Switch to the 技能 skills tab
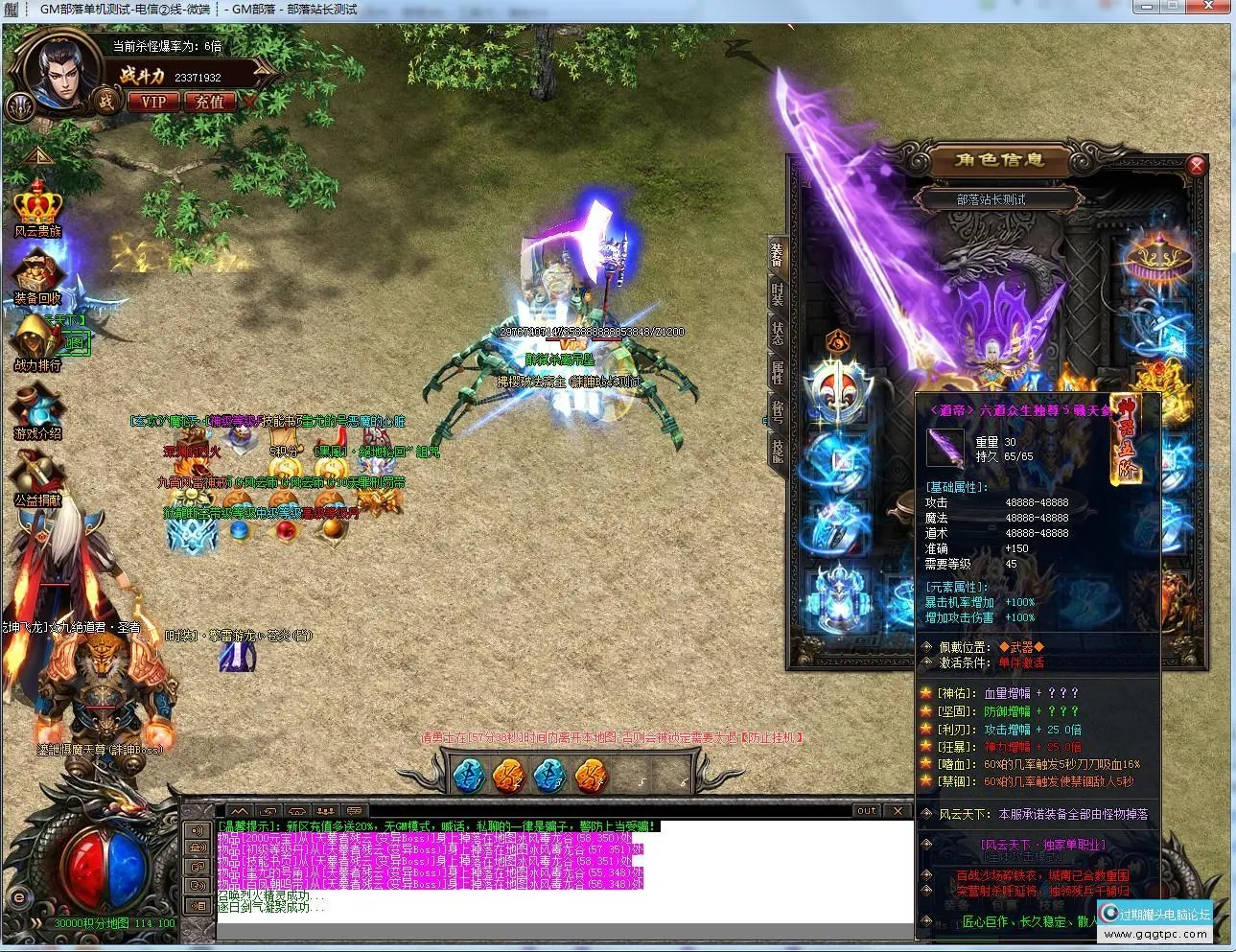This screenshot has width=1236, height=952. coord(777,452)
